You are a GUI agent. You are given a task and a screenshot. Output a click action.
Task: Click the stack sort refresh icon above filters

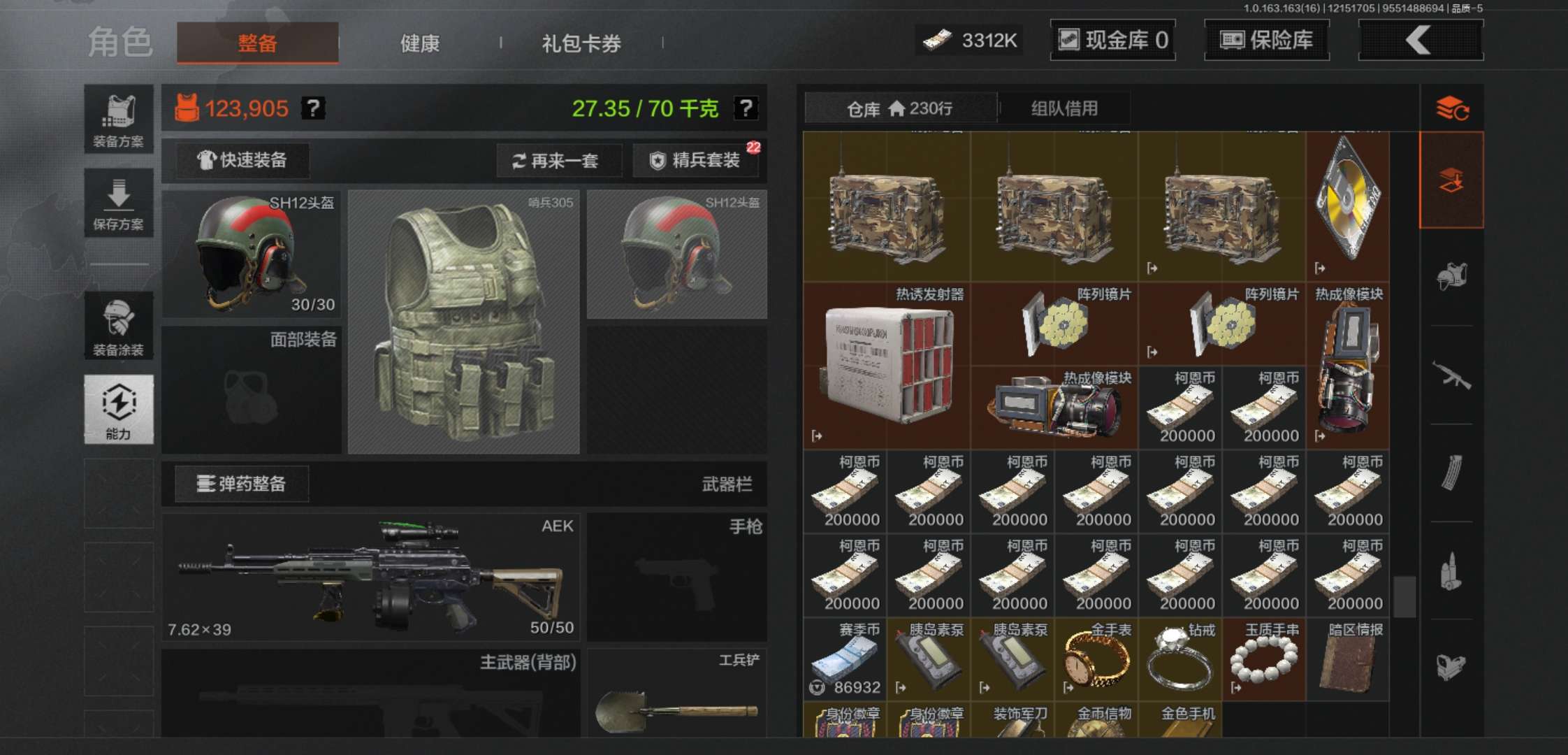1455,108
